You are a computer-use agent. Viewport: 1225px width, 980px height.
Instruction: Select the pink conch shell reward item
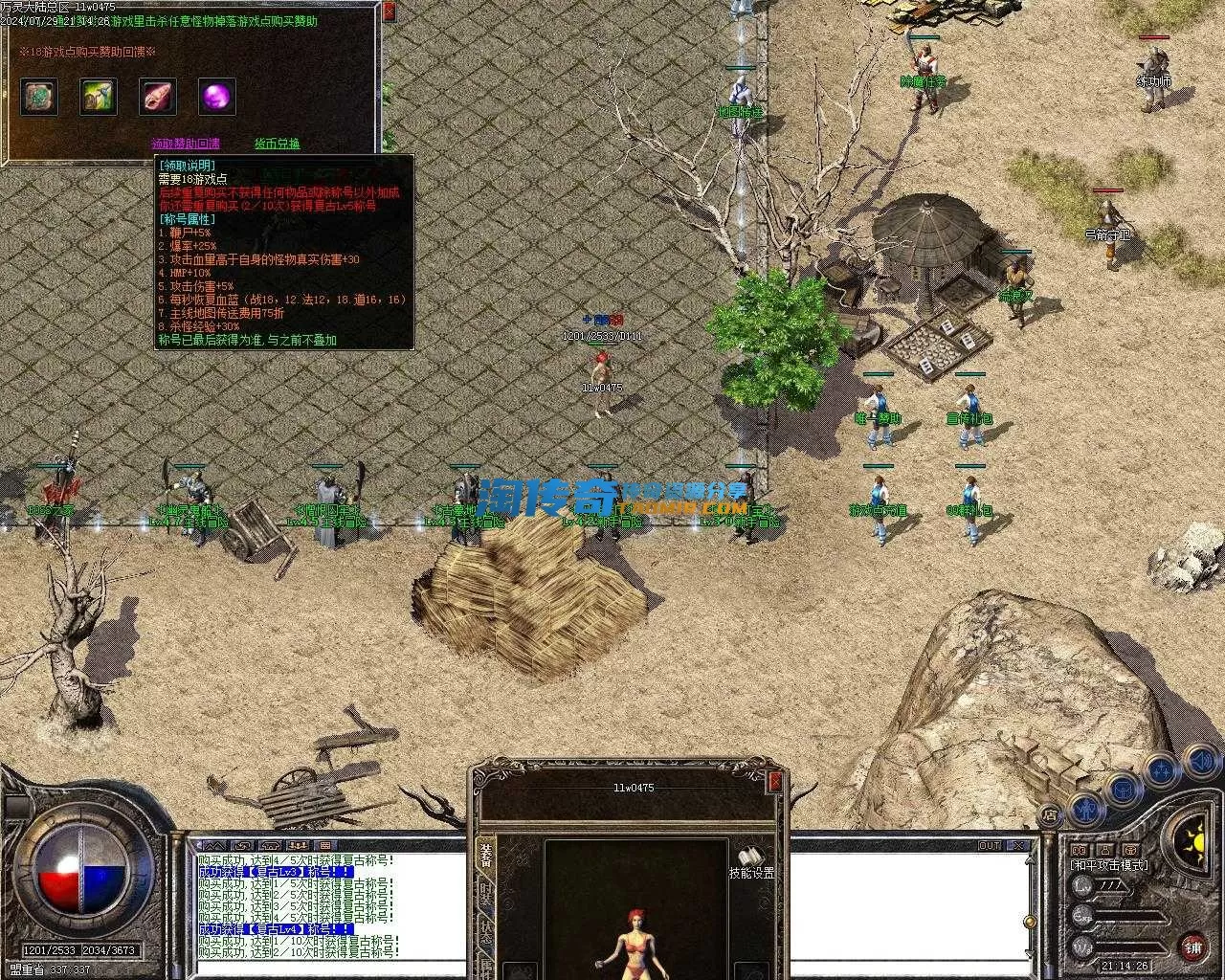click(x=158, y=97)
